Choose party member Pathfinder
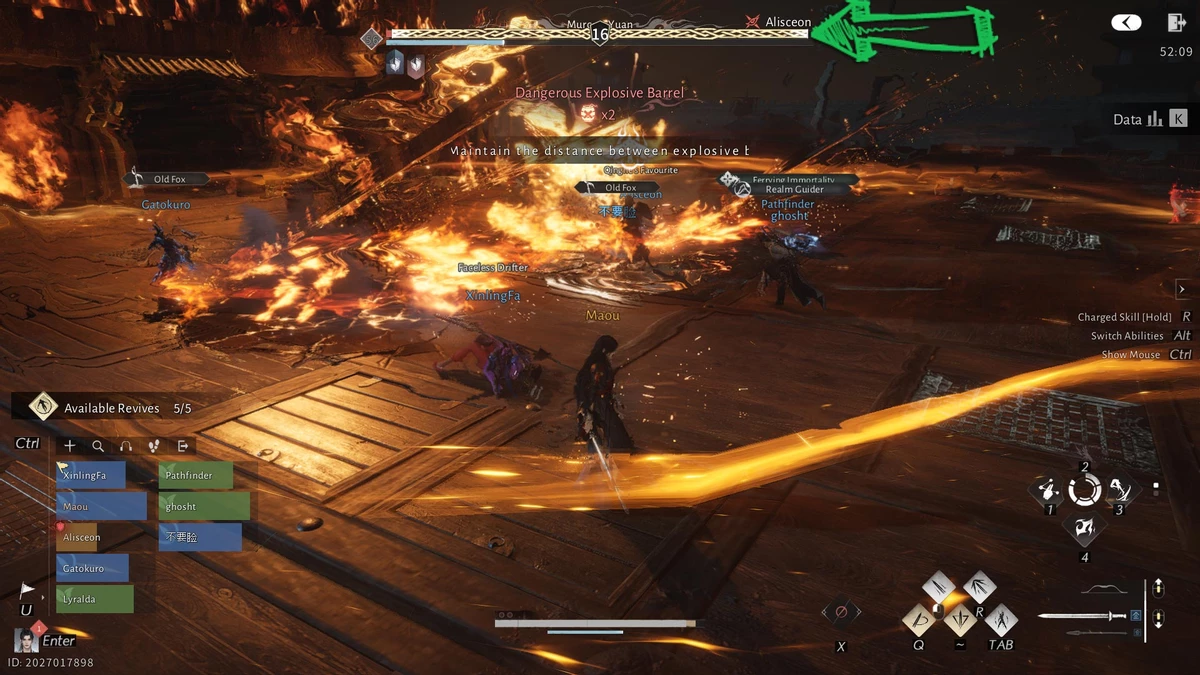The image size is (1200, 675). point(195,475)
